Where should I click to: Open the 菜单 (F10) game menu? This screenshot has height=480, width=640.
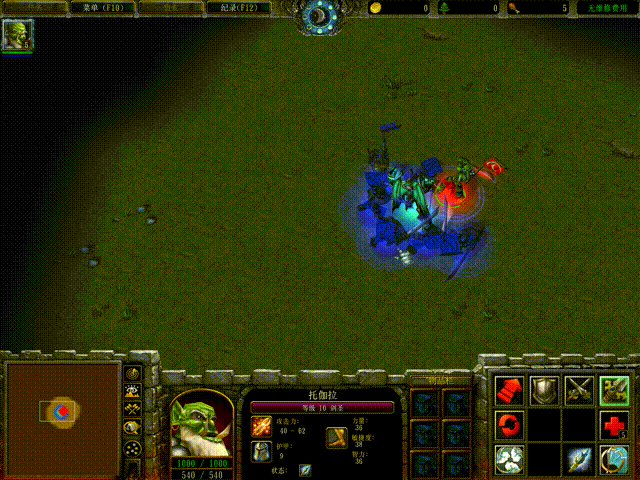96,8
